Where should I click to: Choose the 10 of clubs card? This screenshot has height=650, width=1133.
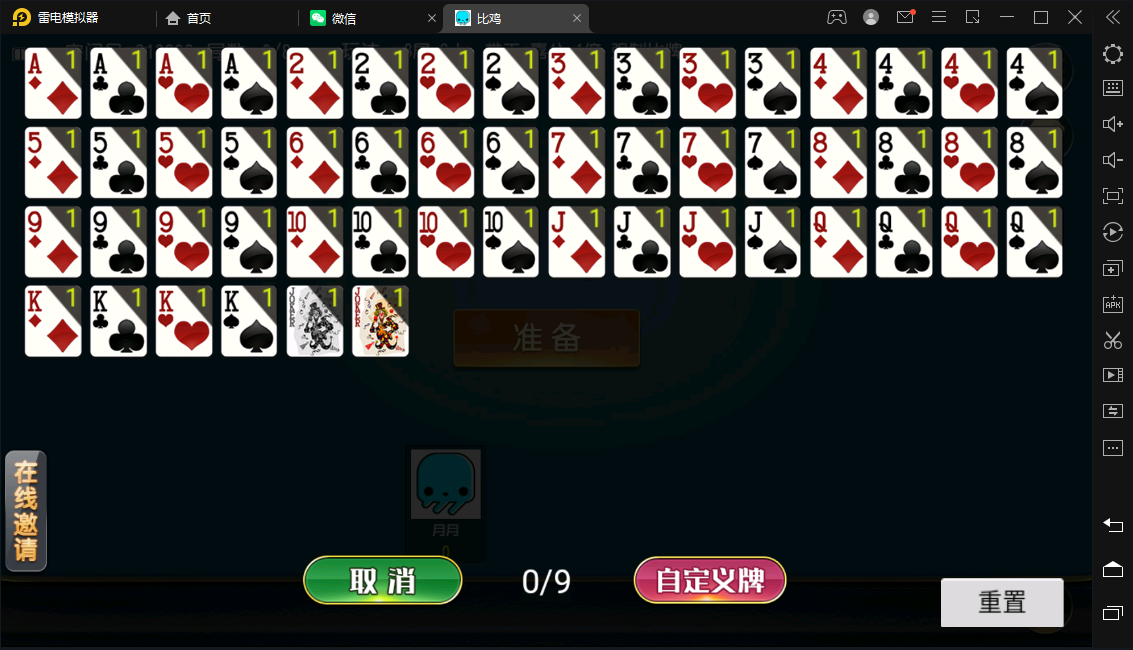click(380, 242)
